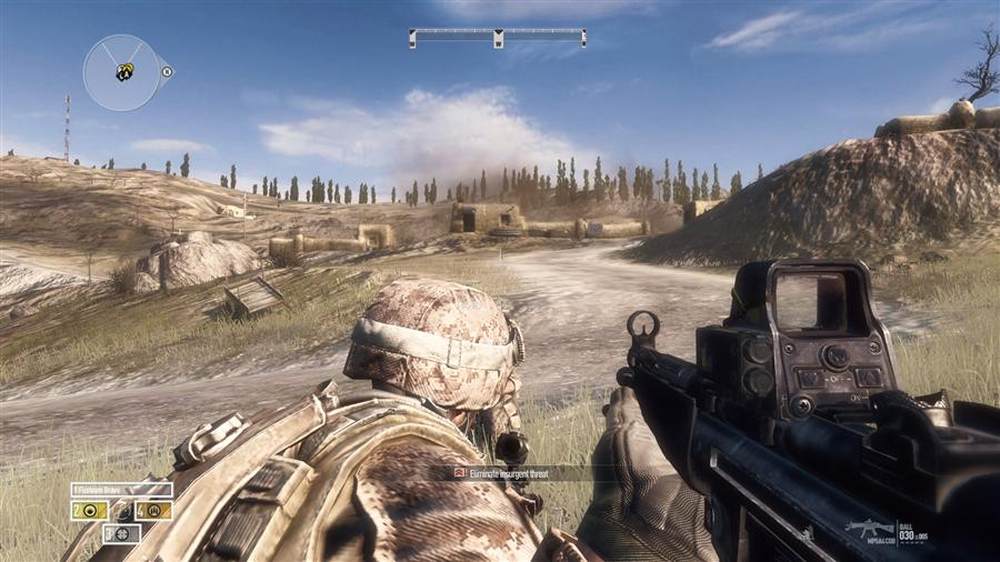Image resolution: width=1000 pixels, height=562 pixels.
Task: Click the fireteam name bar
Action: pyautogui.click(x=121, y=490)
